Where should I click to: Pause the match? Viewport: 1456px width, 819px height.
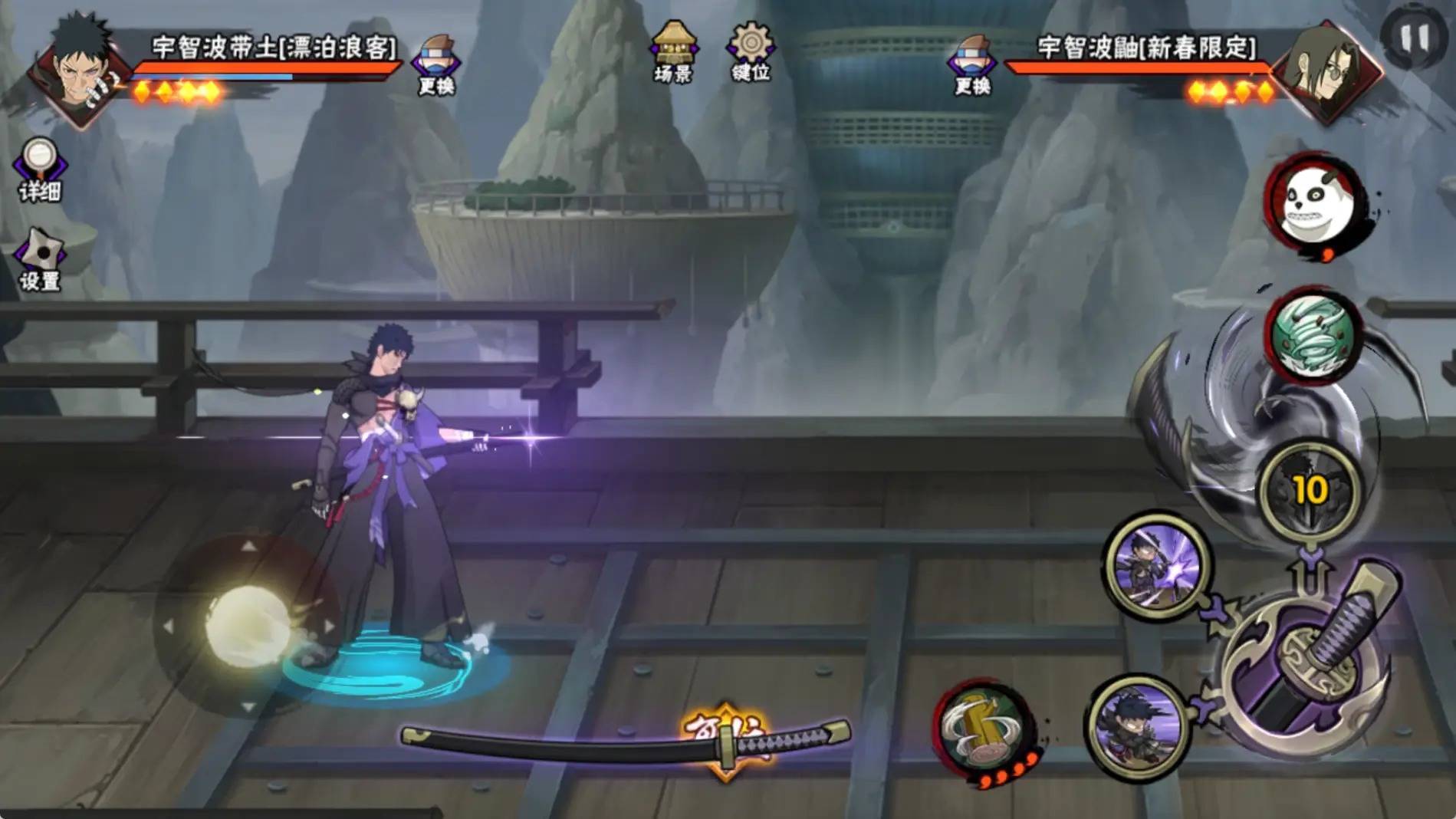click(x=1414, y=38)
